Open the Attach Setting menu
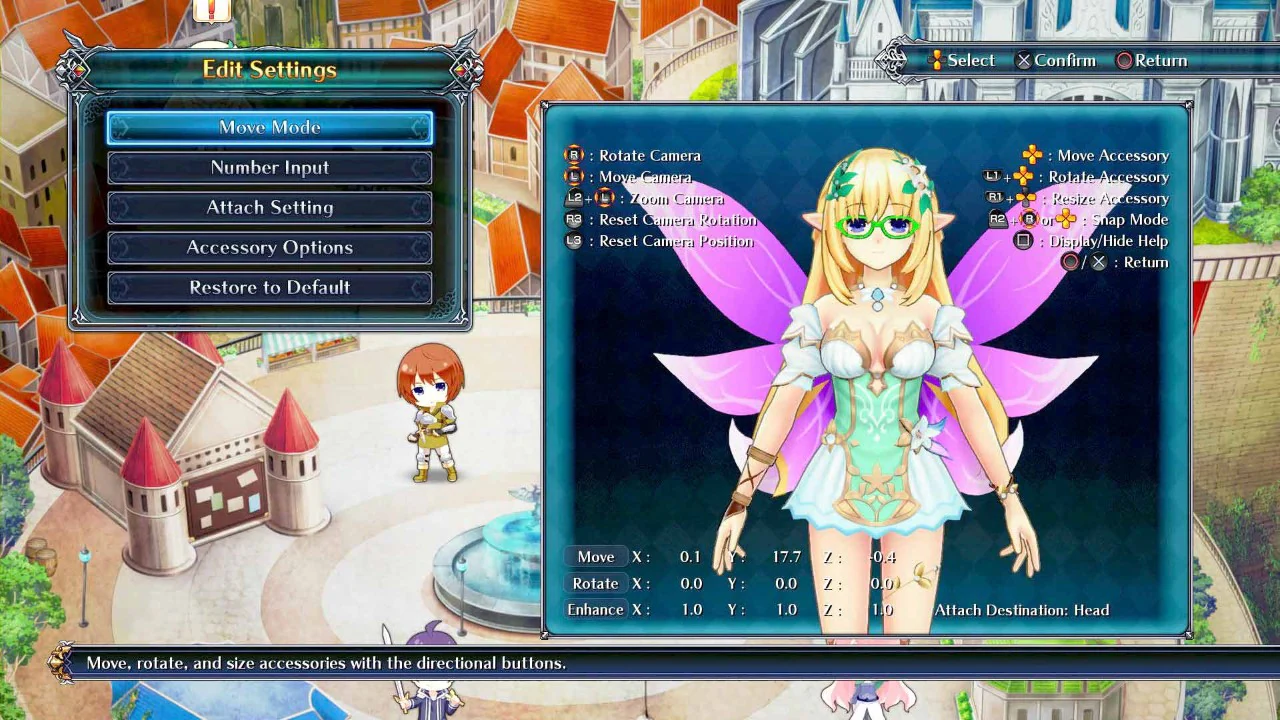The height and width of the screenshot is (720, 1280). [269, 207]
